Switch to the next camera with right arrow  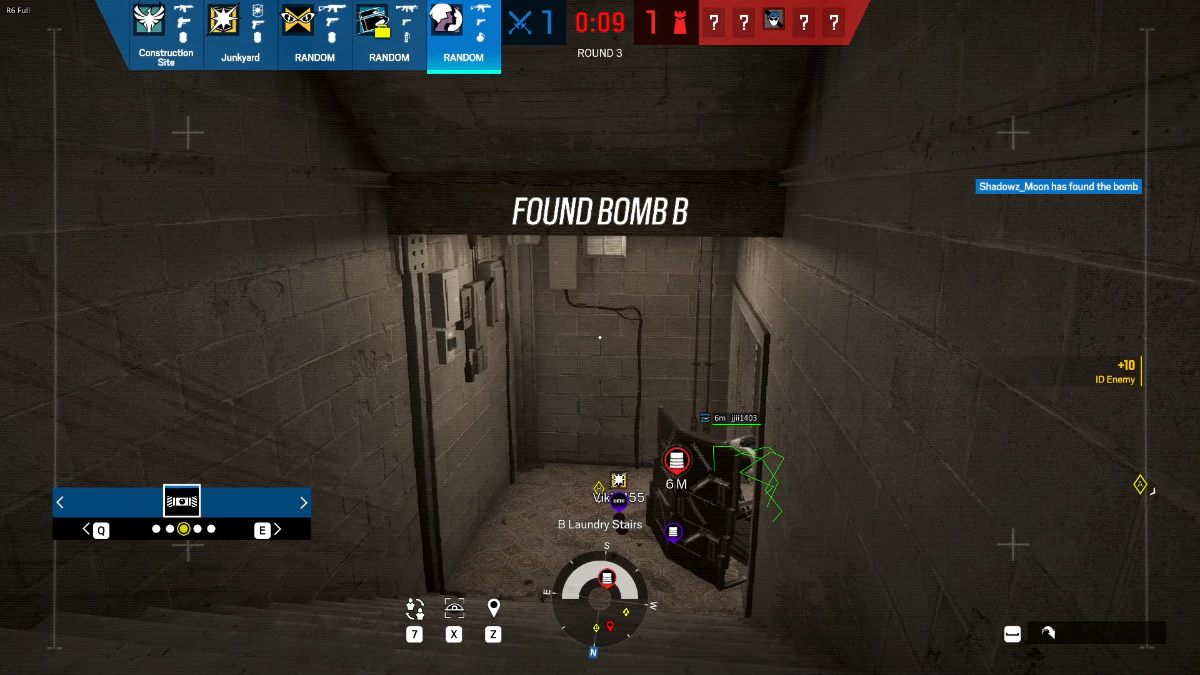click(x=304, y=502)
